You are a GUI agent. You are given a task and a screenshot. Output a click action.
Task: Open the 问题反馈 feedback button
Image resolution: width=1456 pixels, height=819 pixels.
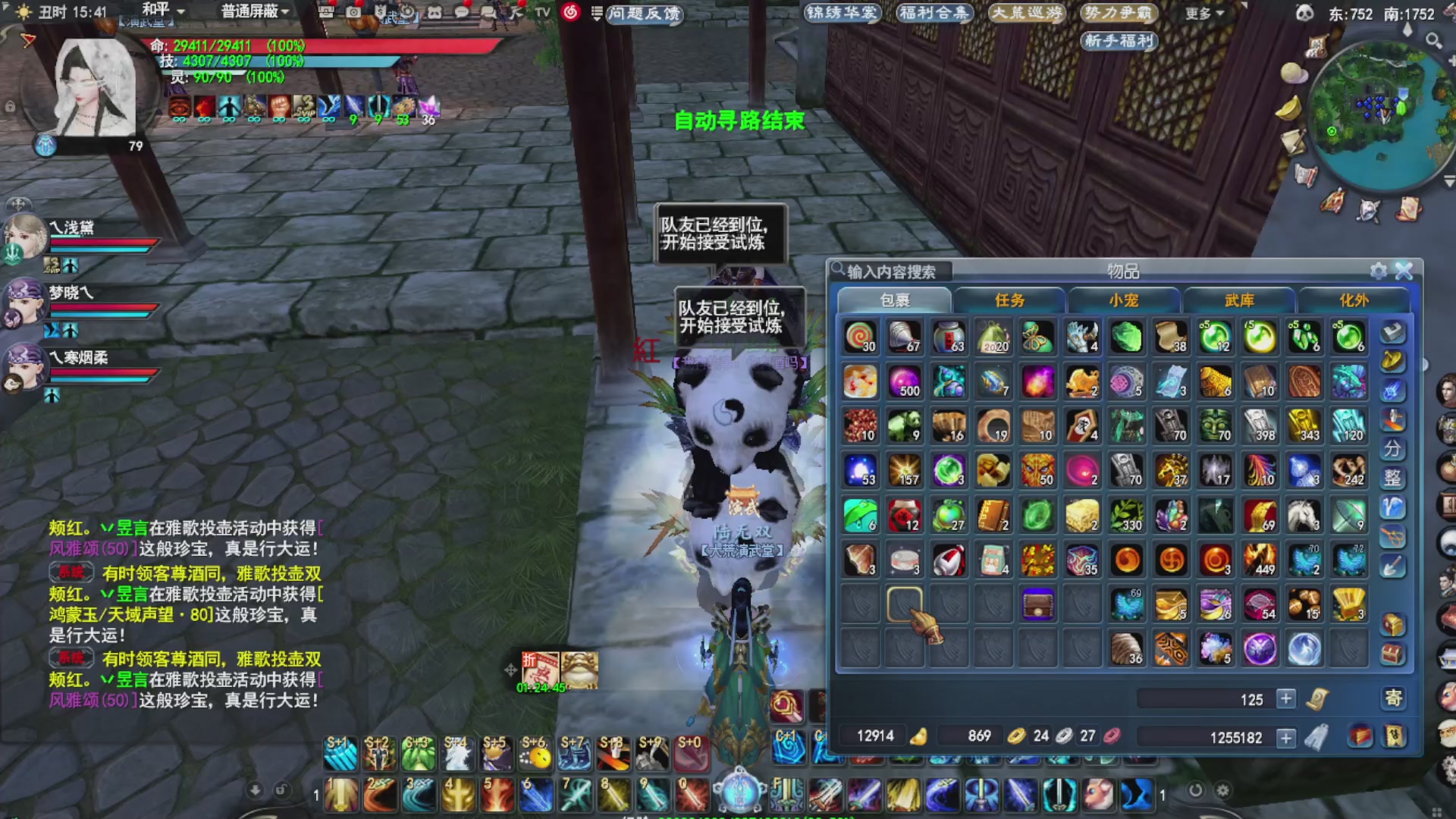coord(644,14)
